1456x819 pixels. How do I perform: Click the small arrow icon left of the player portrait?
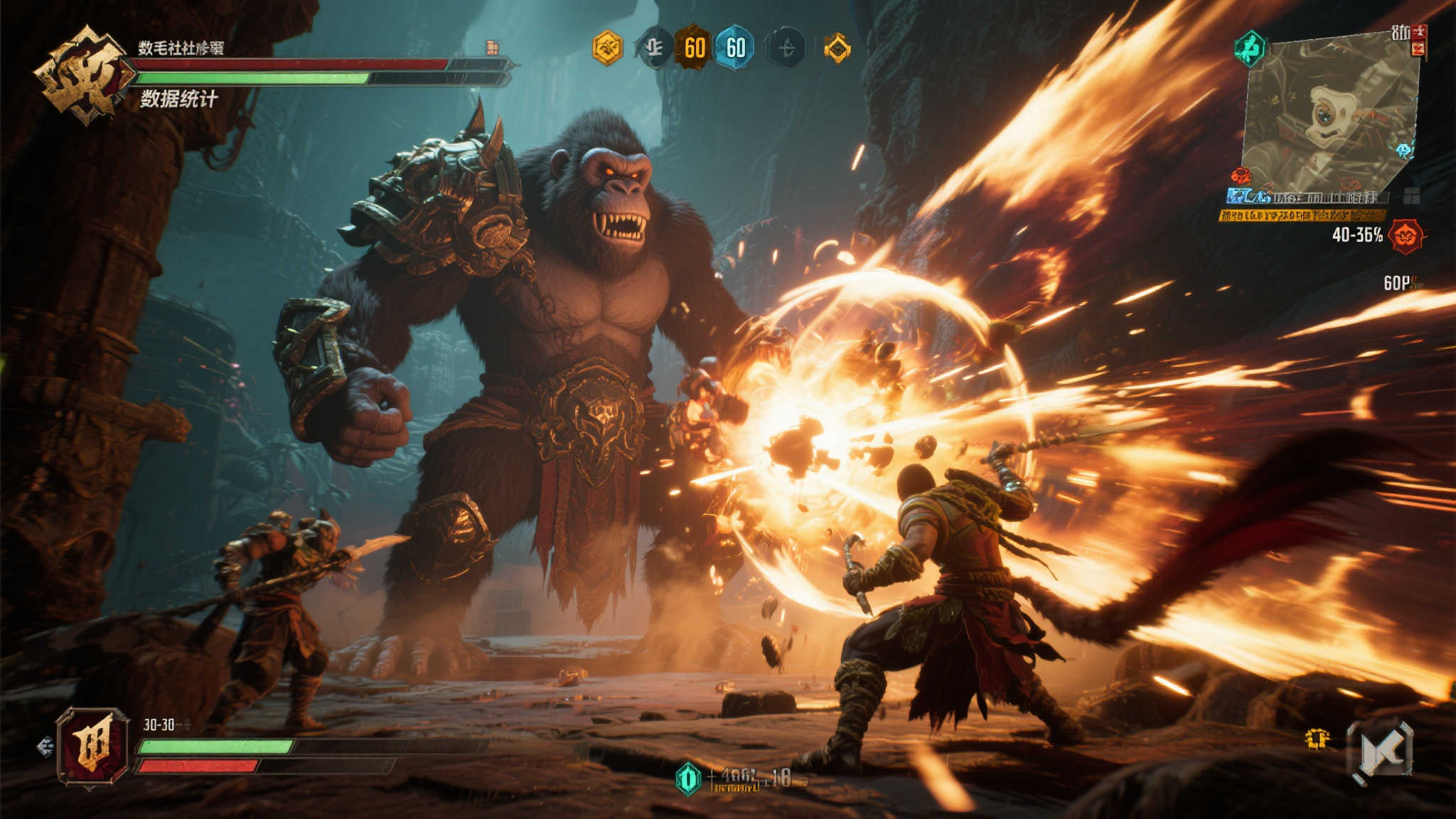[x=45, y=746]
